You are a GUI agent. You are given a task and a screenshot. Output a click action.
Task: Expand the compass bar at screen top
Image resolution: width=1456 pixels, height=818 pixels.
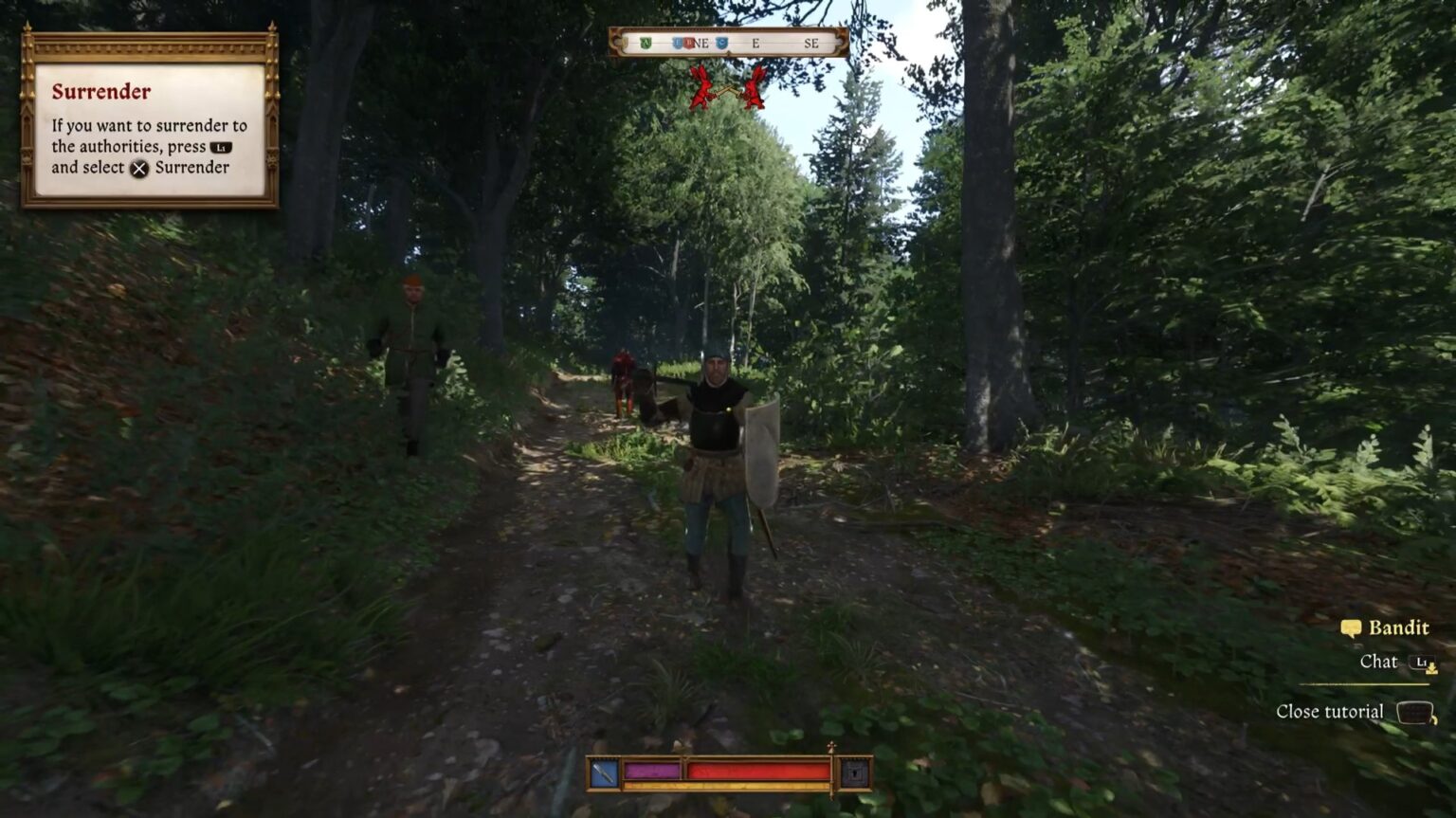click(x=729, y=42)
